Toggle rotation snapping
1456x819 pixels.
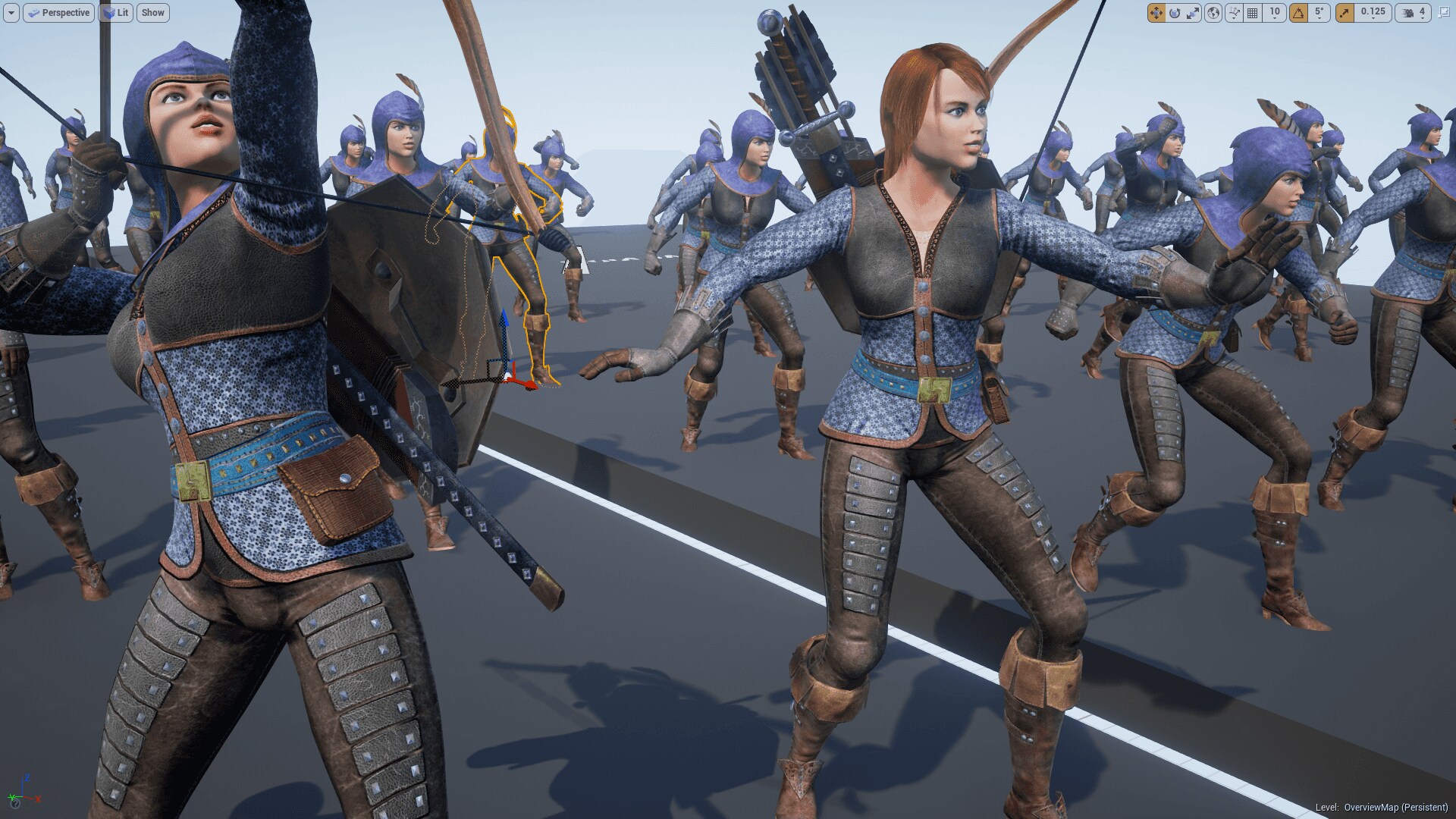click(1301, 13)
